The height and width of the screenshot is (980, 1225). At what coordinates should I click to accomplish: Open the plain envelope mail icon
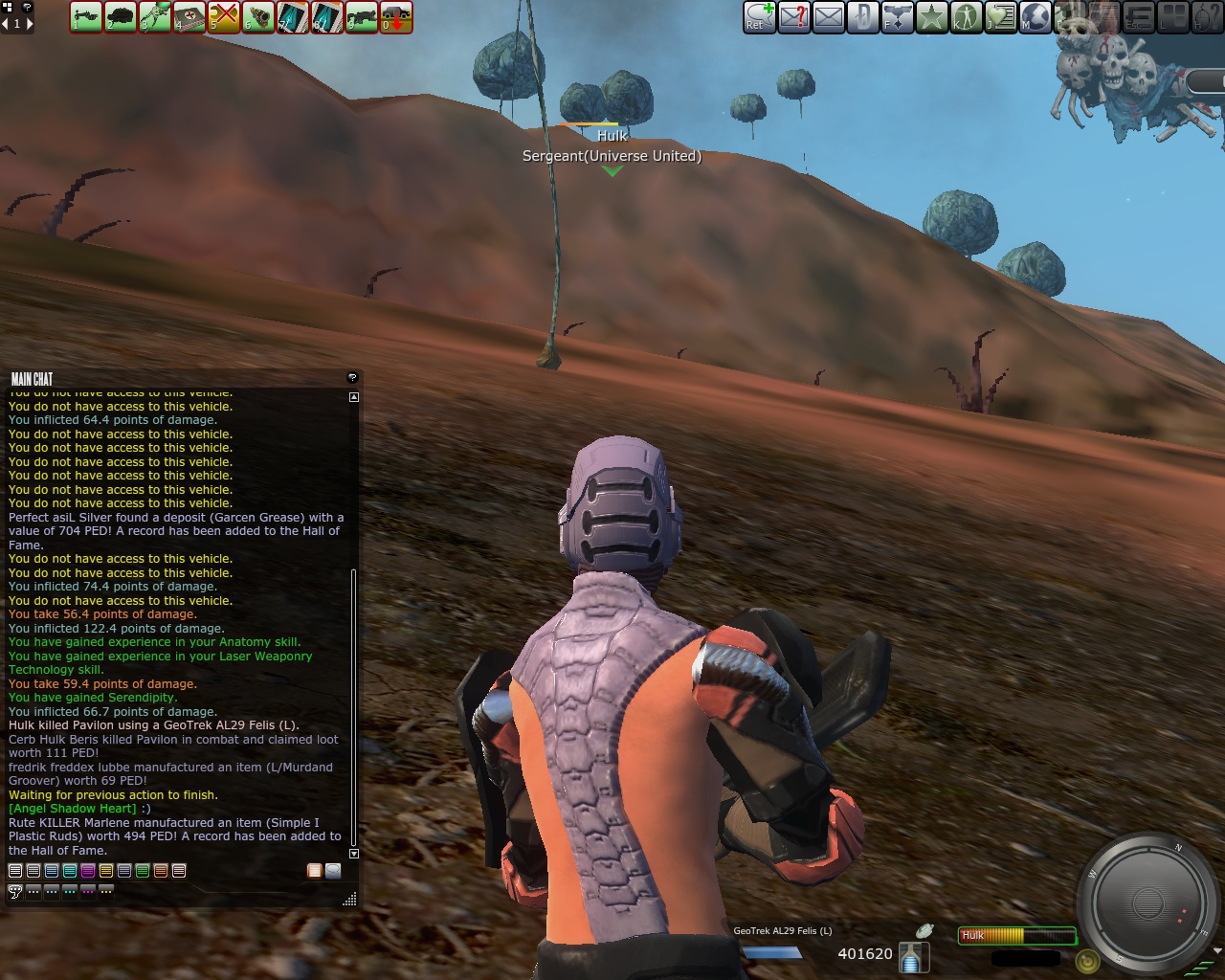pos(829,16)
